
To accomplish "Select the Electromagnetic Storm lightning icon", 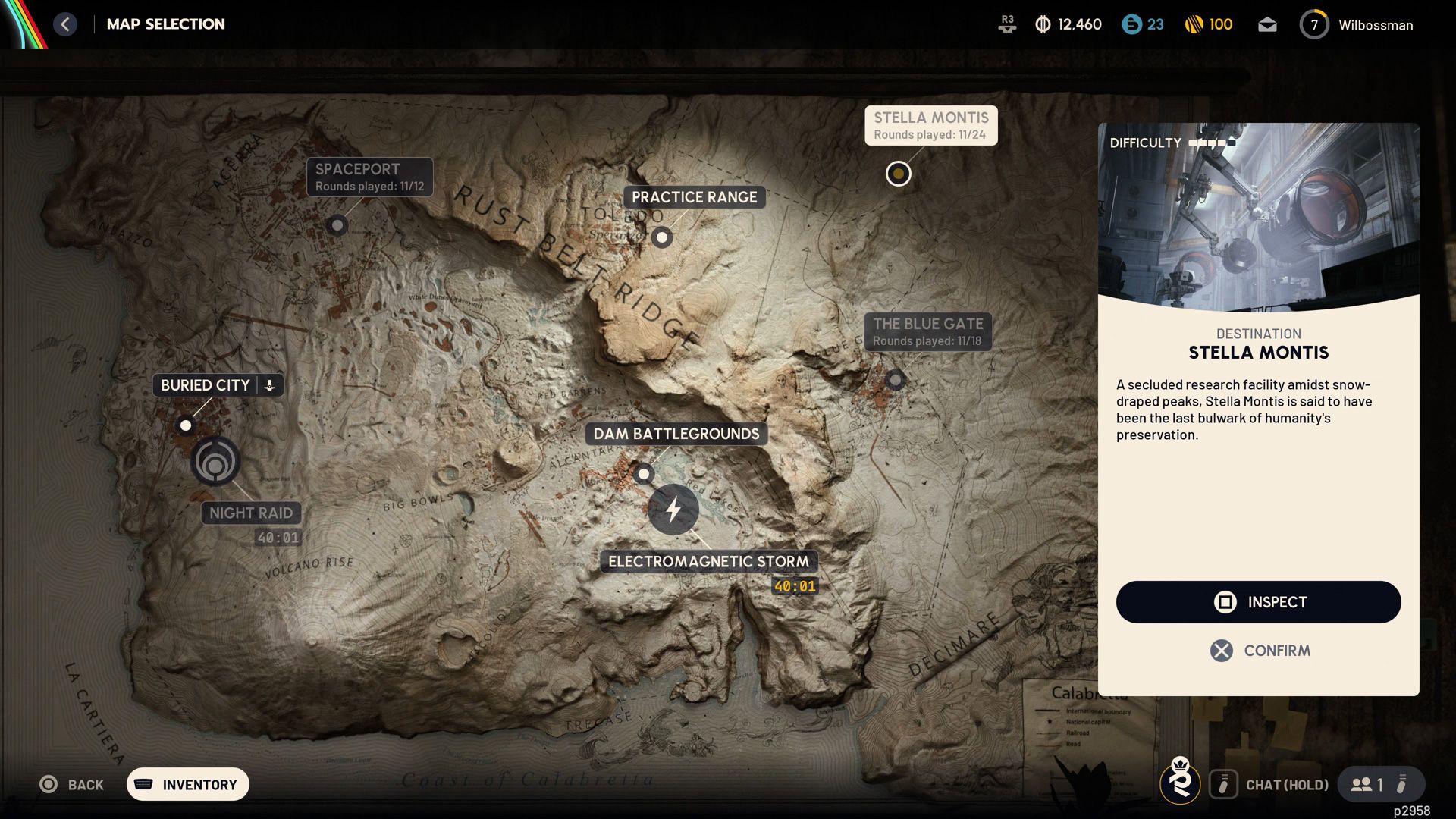I will [x=674, y=510].
